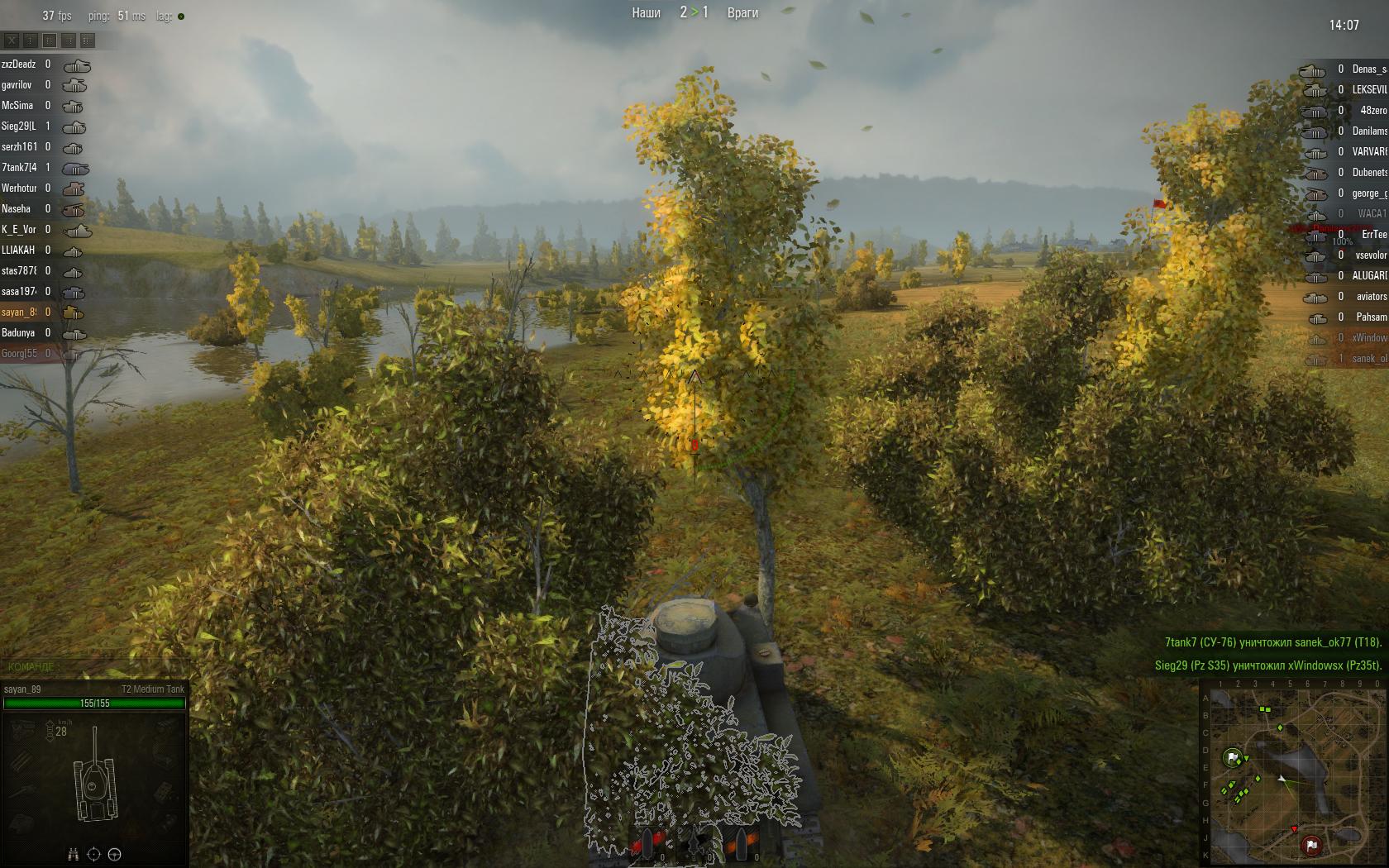
Task: Select the first shell ammo slot
Action: pyautogui.click(x=649, y=843)
